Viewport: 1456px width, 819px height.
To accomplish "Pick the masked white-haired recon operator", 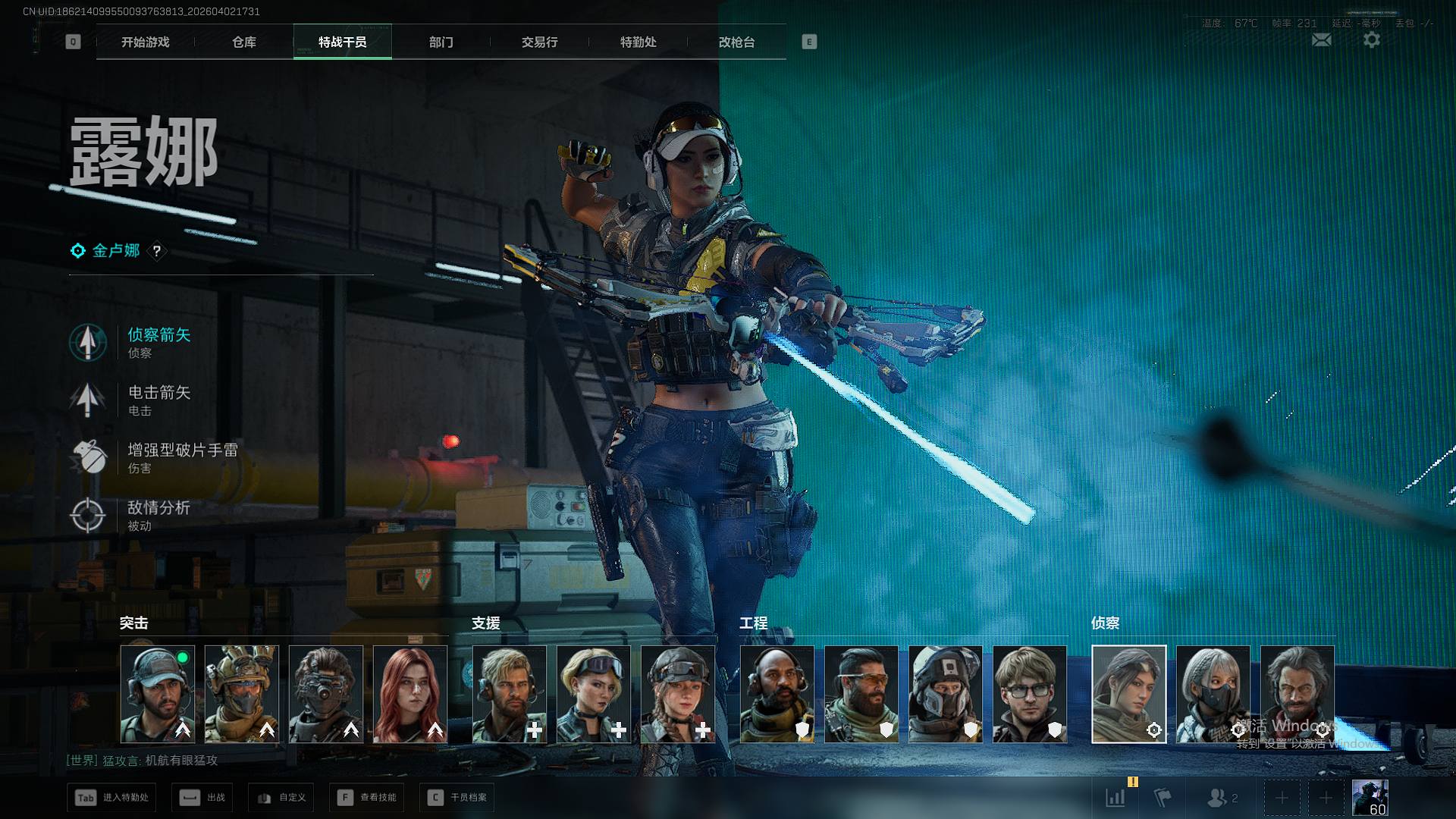I will pyautogui.click(x=1213, y=694).
